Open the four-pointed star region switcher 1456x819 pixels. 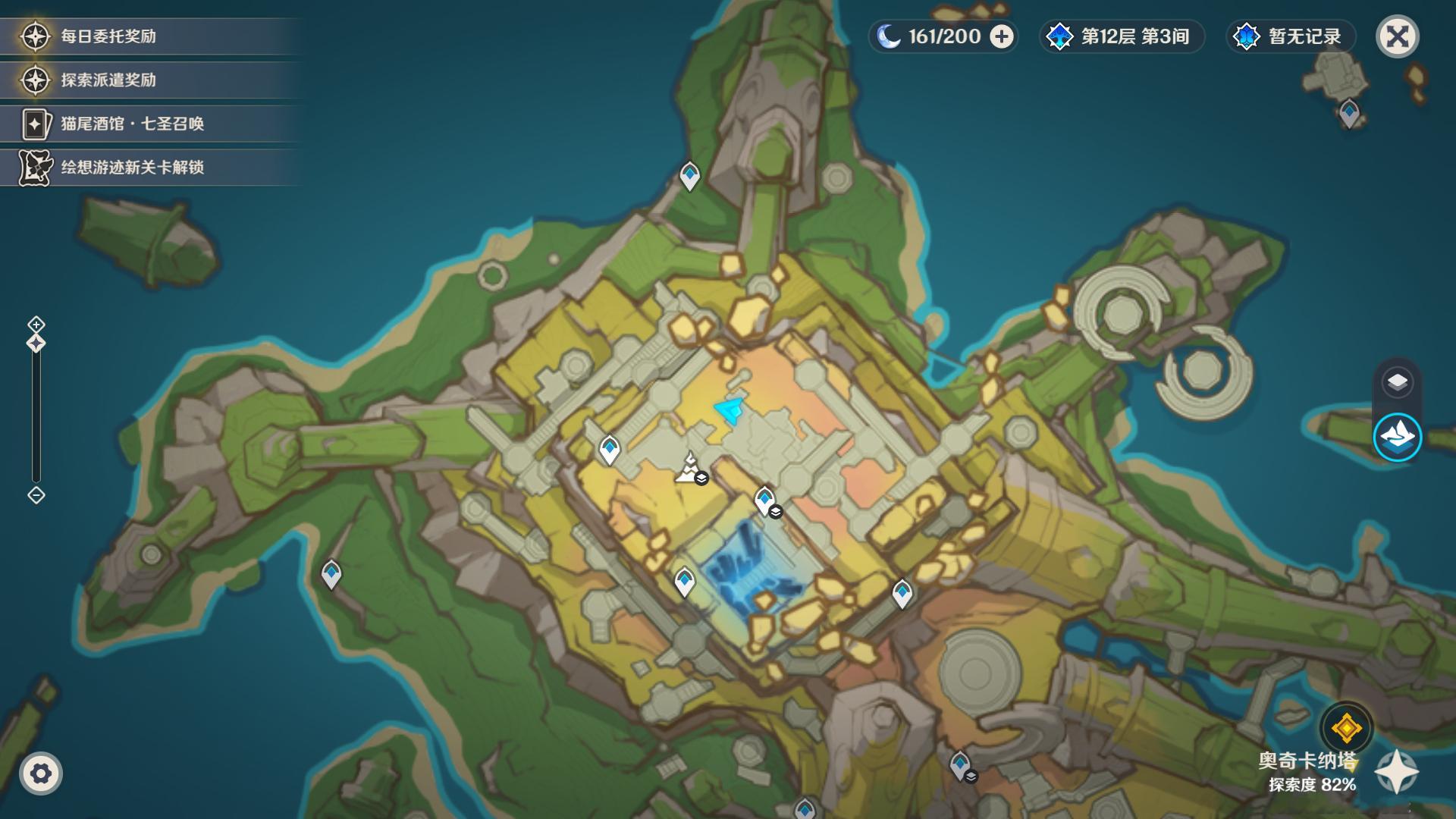pyautogui.click(x=1397, y=772)
